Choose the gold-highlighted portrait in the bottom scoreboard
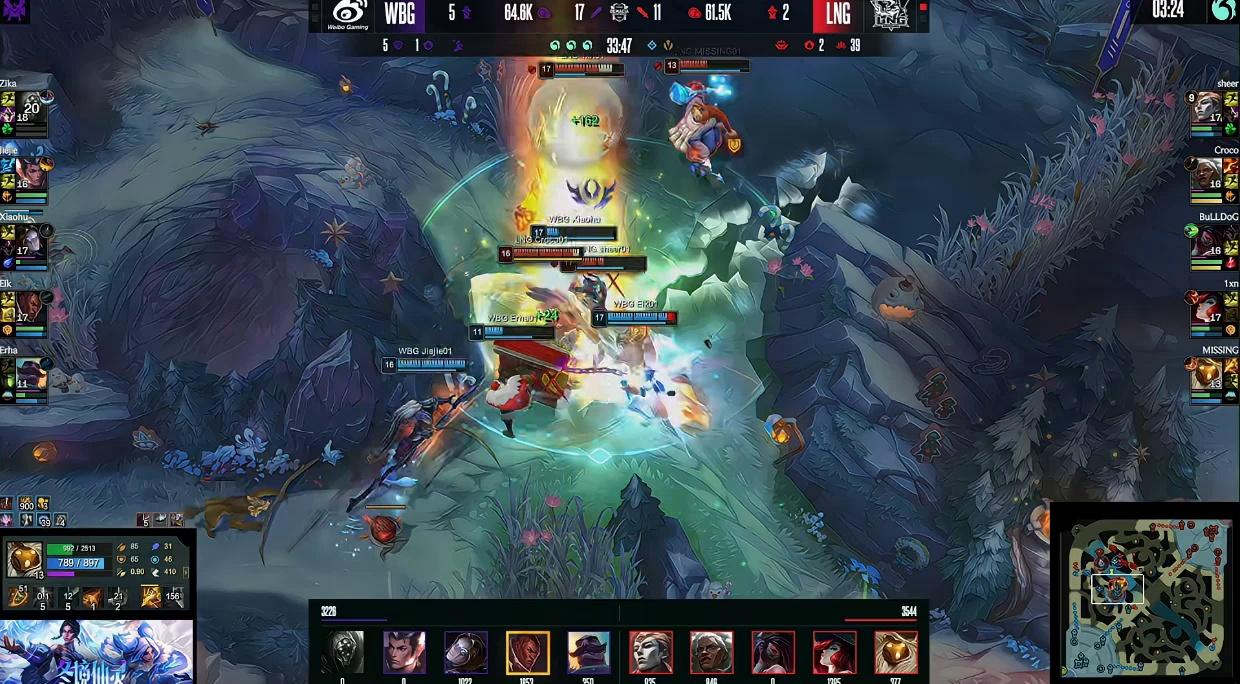 coord(527,652)
